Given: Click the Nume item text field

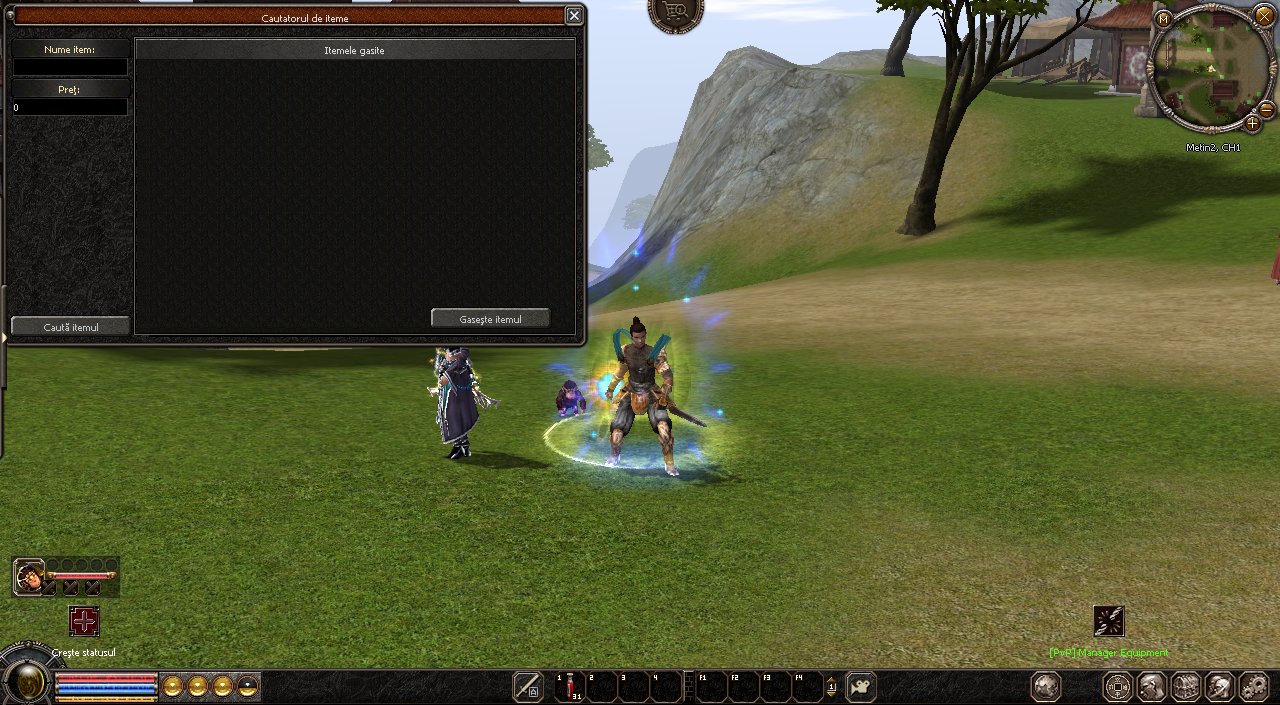Looking at the screenshot, I should pyautogui.click(x=70, y=67).
